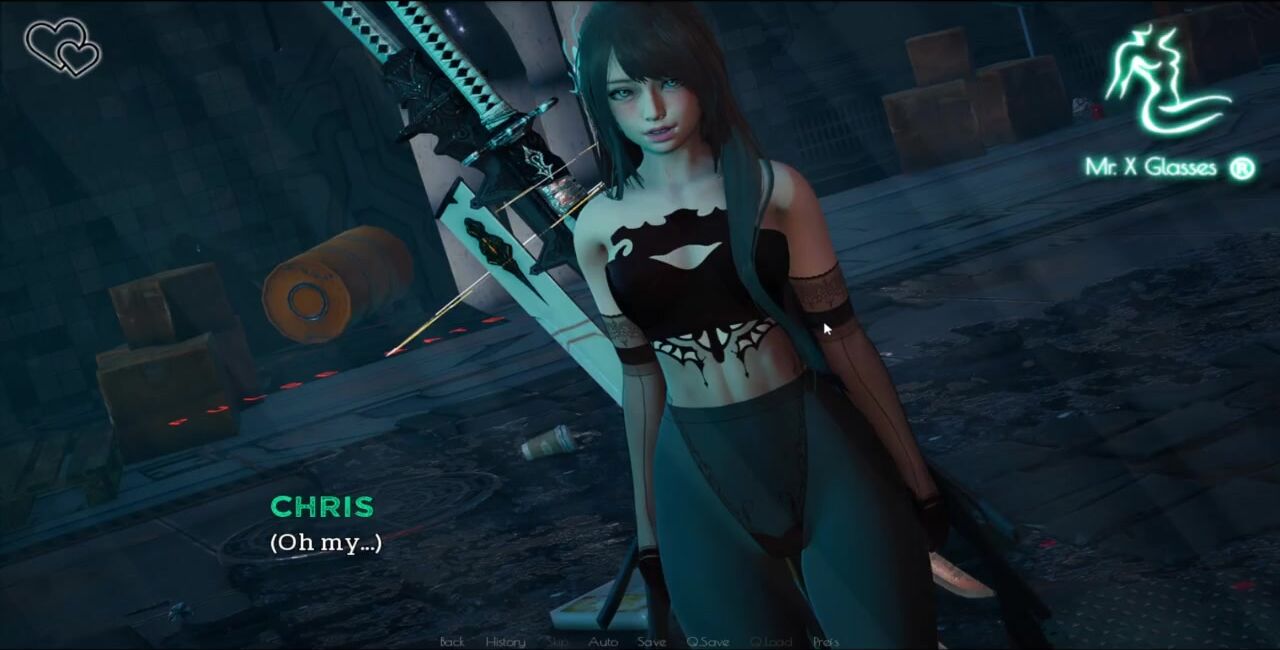Open the Save game menu

(x=652, y=642)
